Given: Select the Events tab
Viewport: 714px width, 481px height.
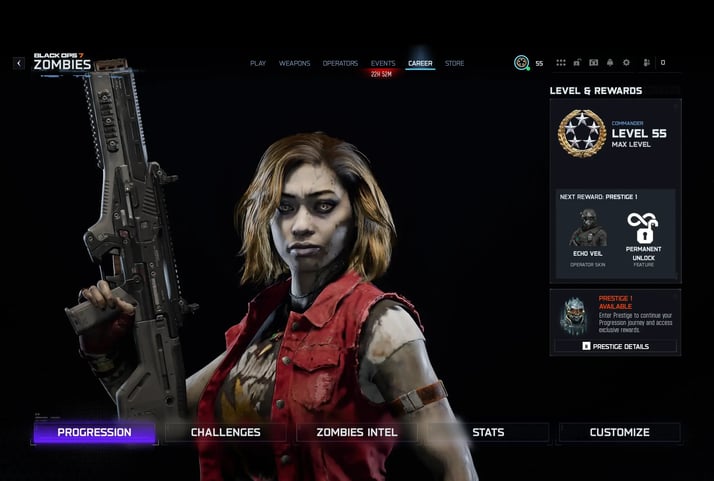Looking at the screenshot, I should (x=383, y=63).
